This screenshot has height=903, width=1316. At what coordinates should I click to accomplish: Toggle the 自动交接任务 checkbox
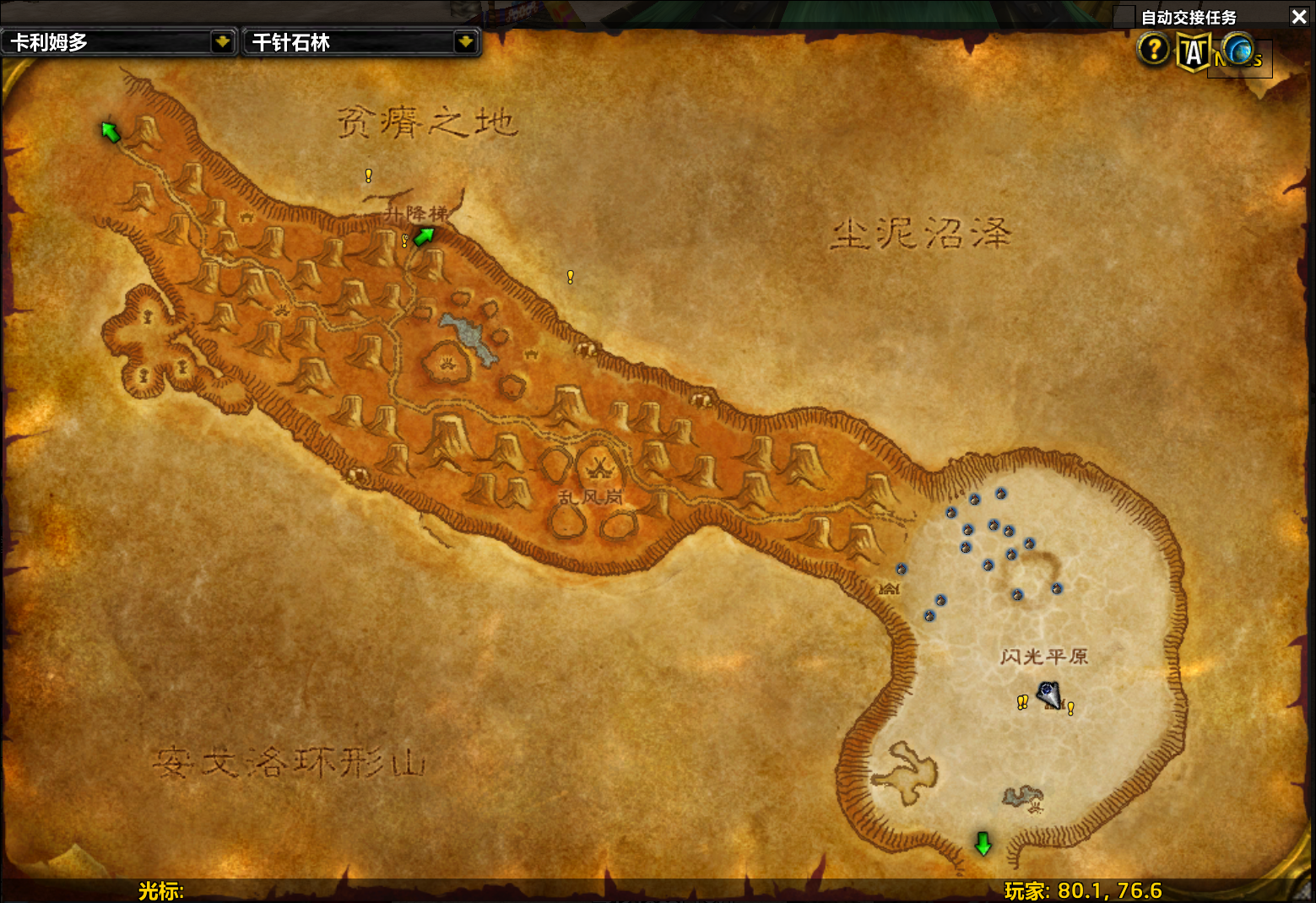(1124, 17)
